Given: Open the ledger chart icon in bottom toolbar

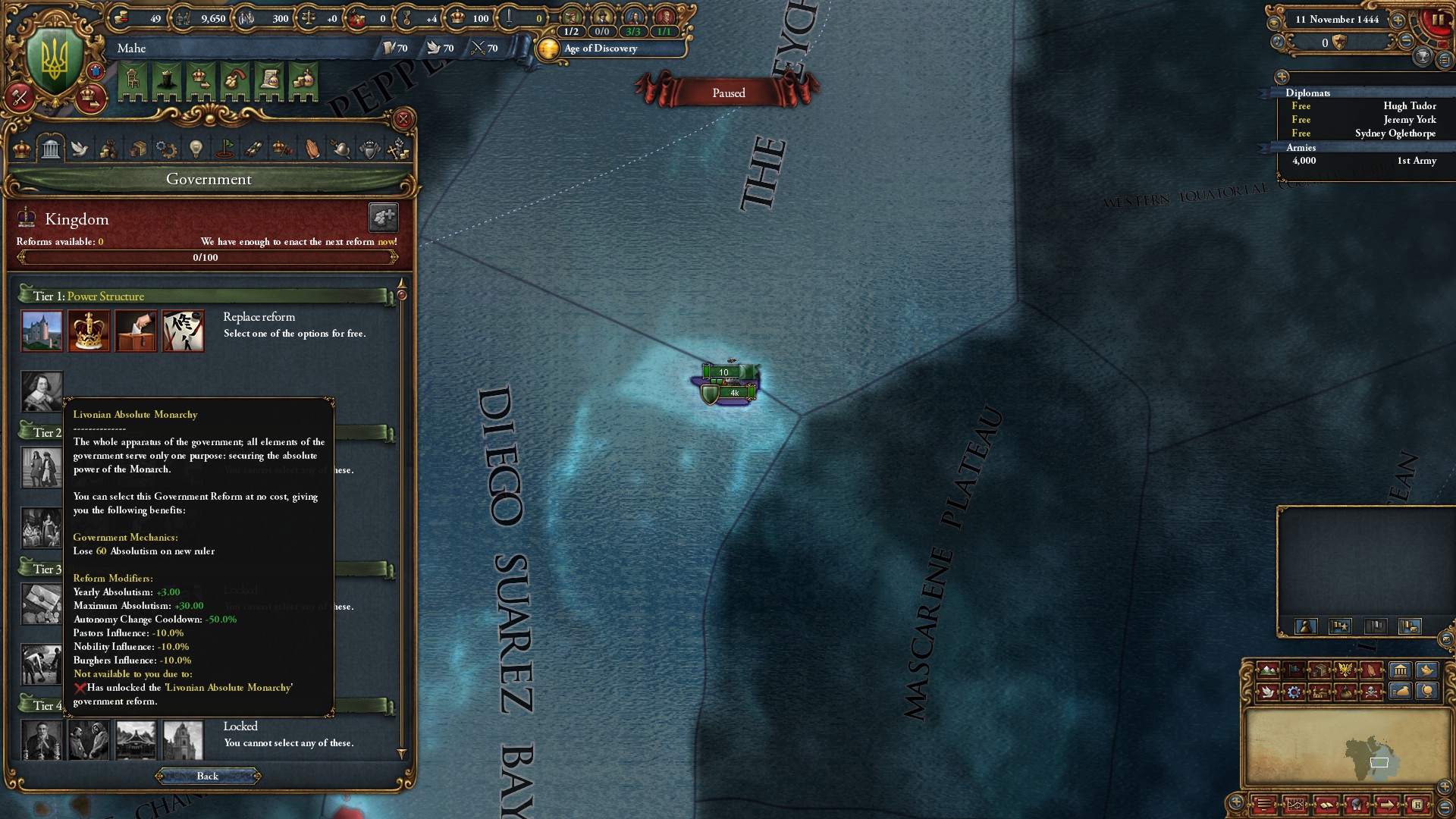Looking at the screenshot, I should click(1297, 805).
